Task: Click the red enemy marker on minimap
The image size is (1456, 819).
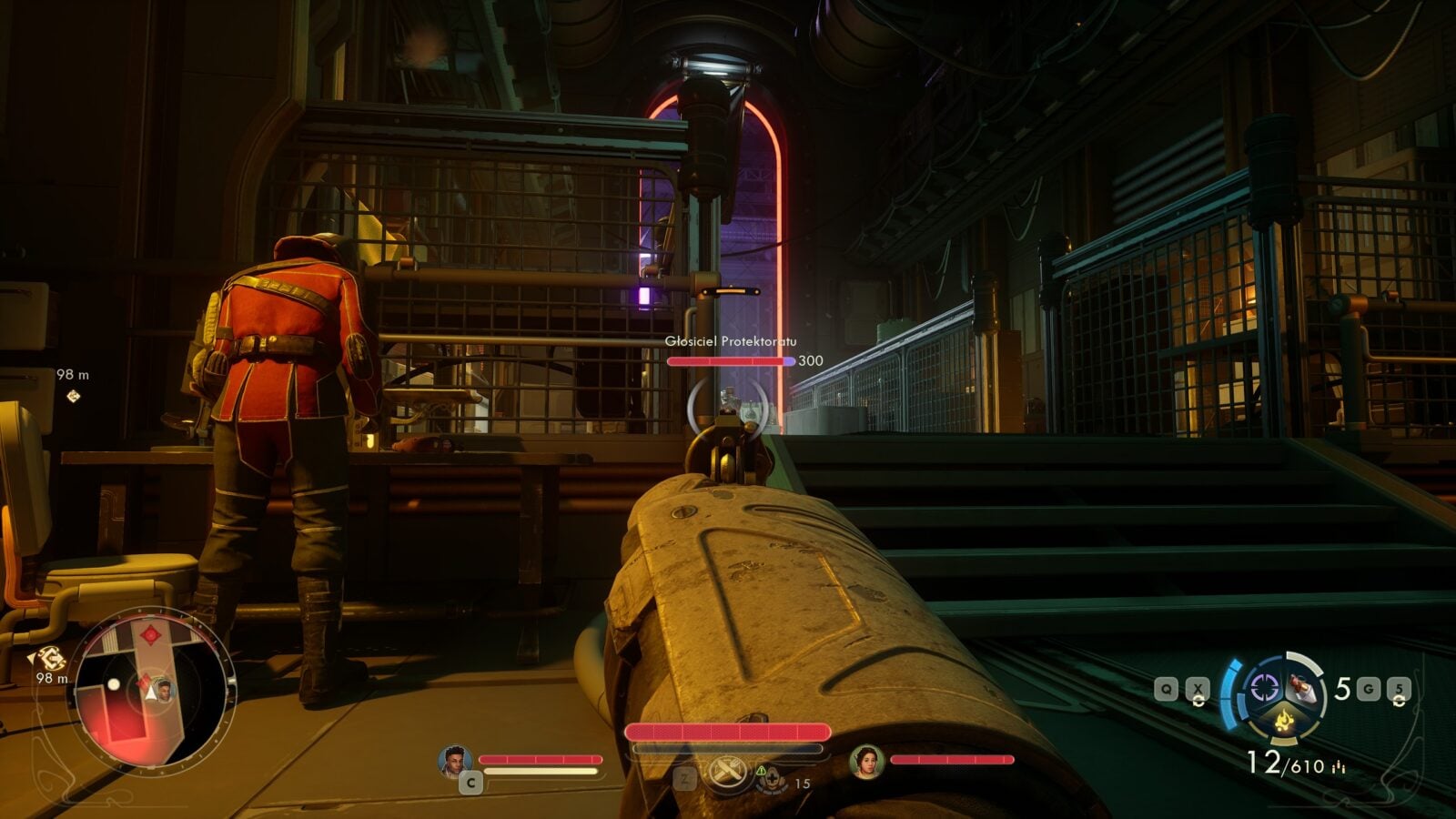Action: [x=150, y=633]
